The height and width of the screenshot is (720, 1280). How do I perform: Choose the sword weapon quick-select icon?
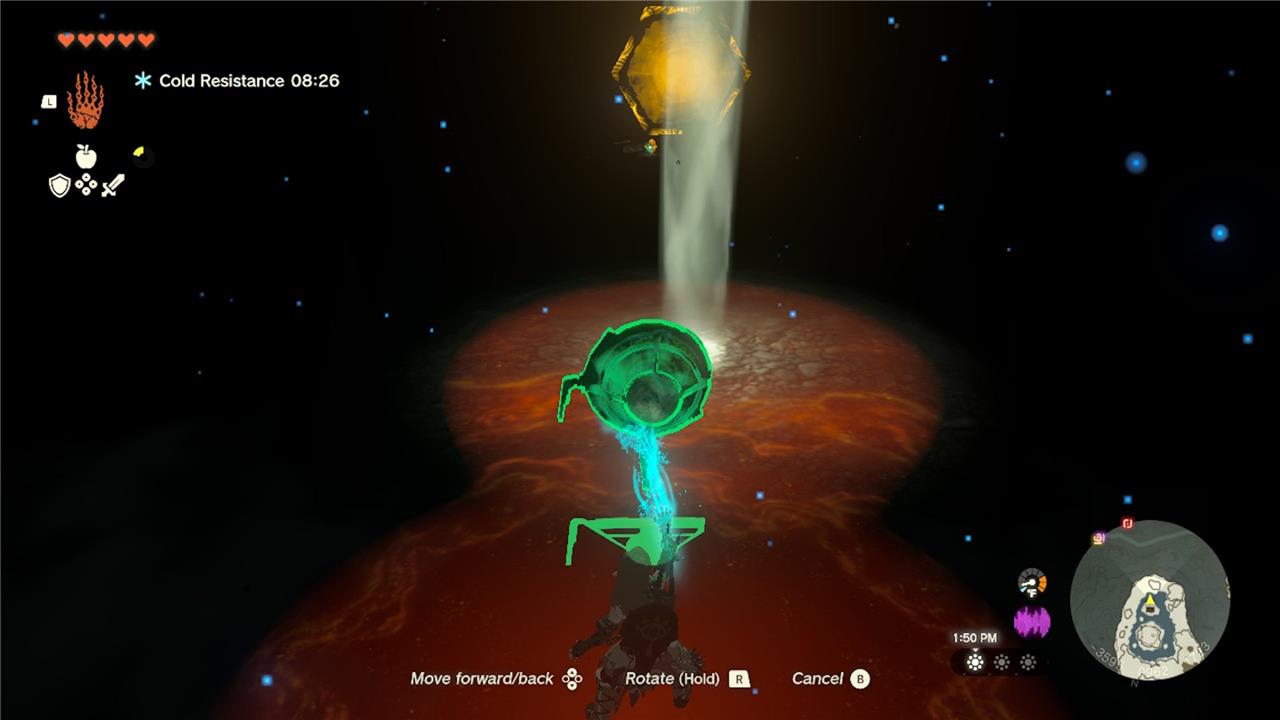point(112,185)
